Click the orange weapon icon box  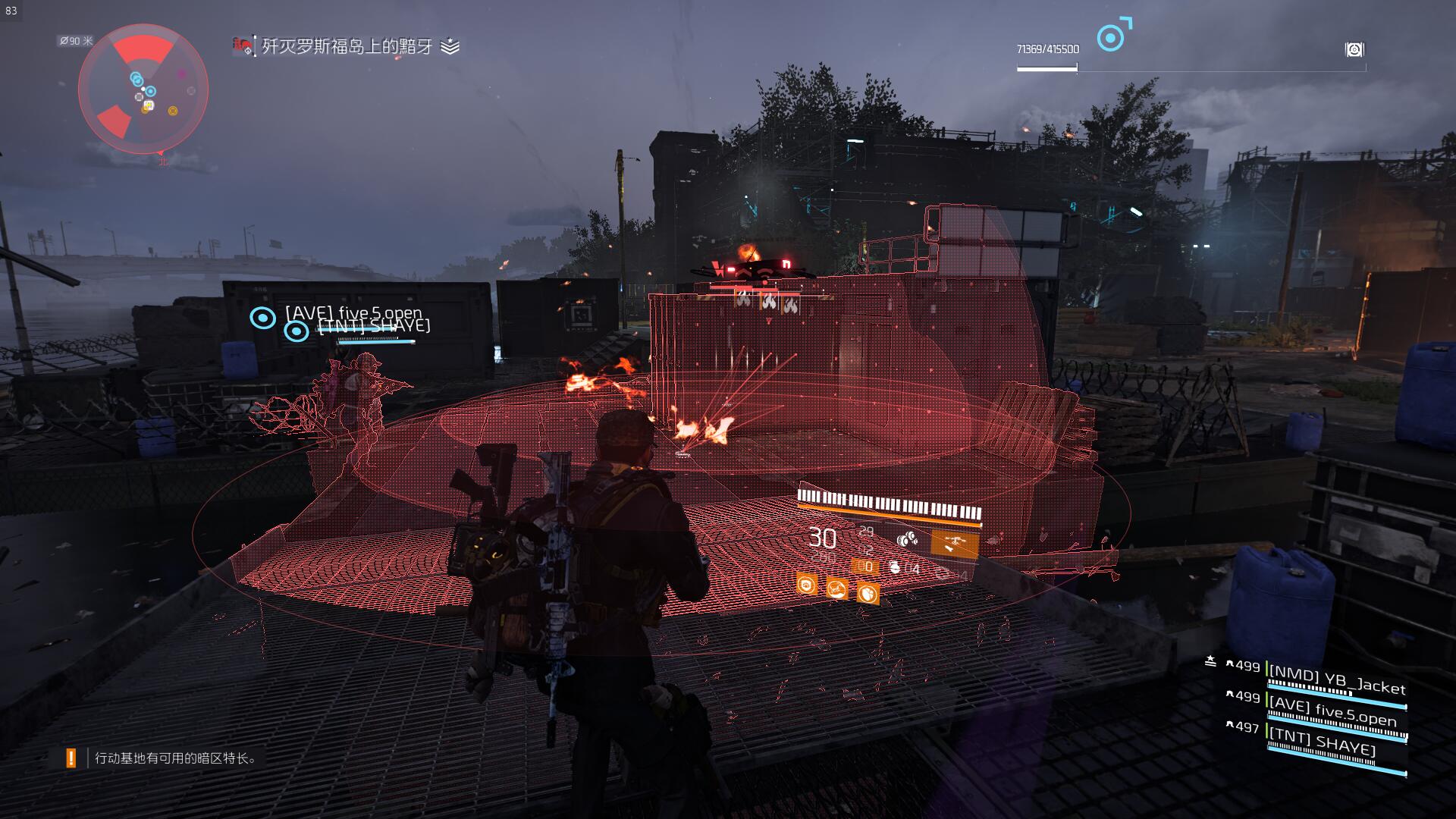point(954,543)
